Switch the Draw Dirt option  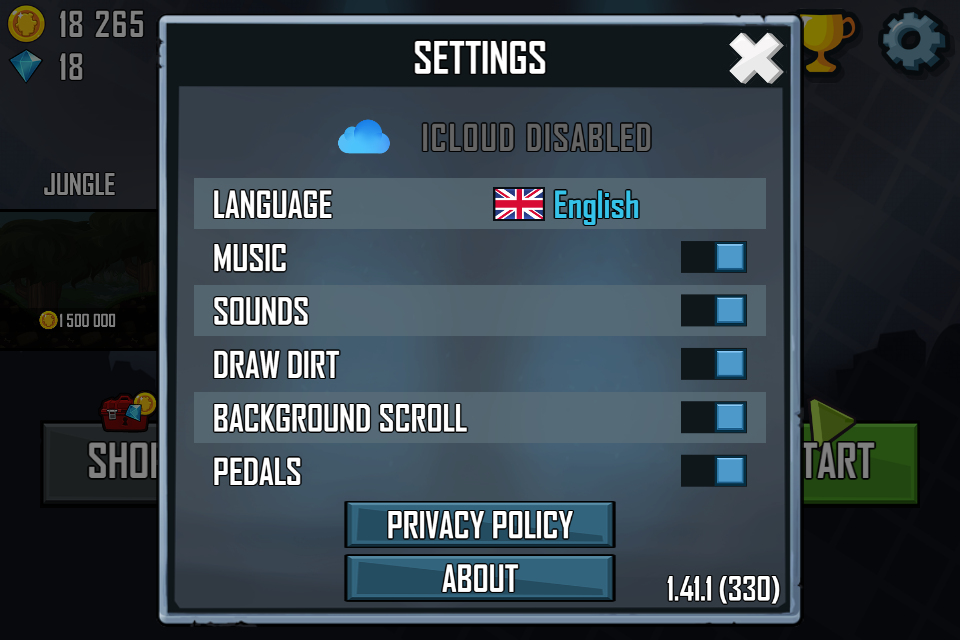point(714,364)
